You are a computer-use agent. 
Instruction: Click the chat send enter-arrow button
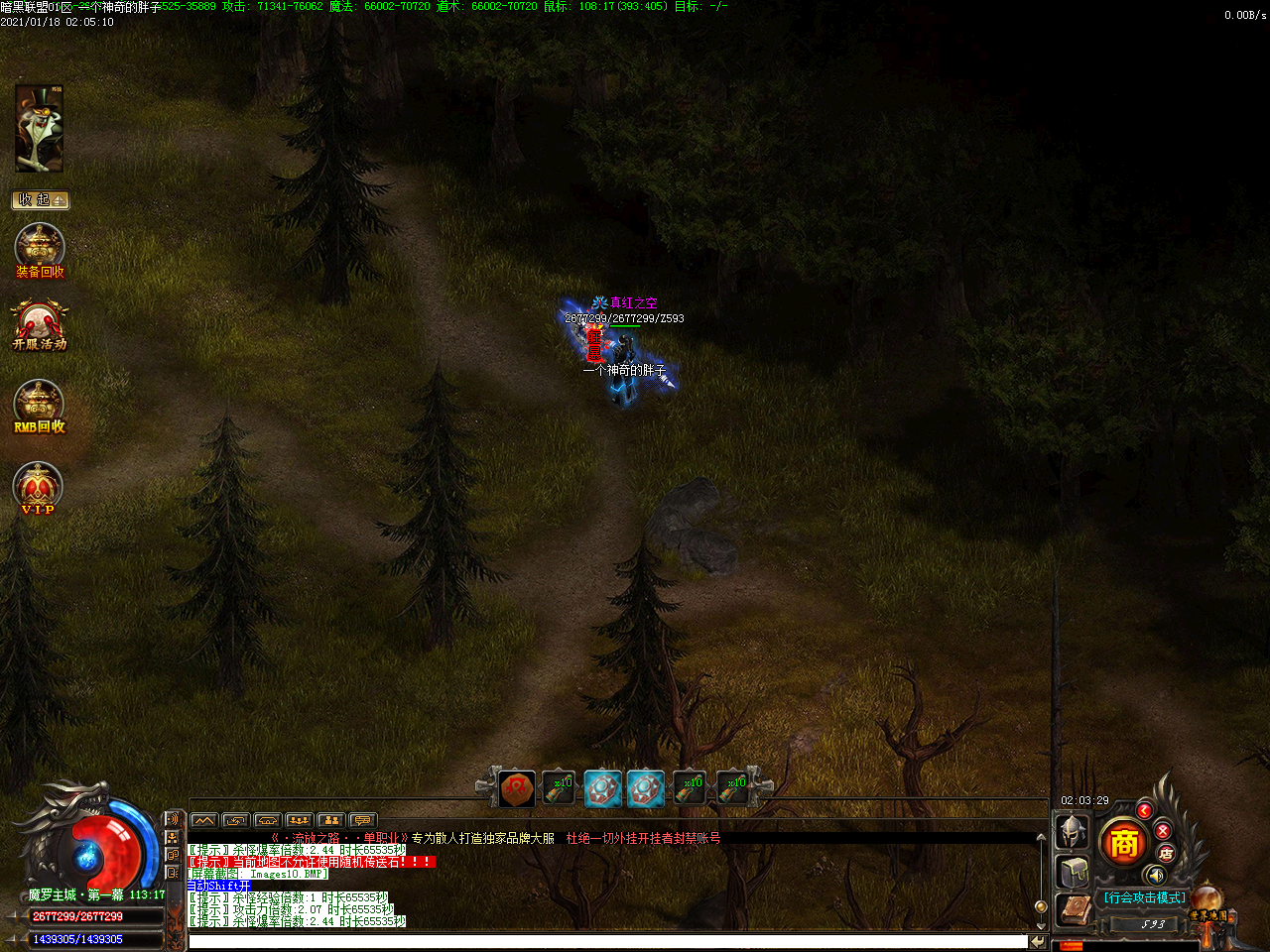1037,941
